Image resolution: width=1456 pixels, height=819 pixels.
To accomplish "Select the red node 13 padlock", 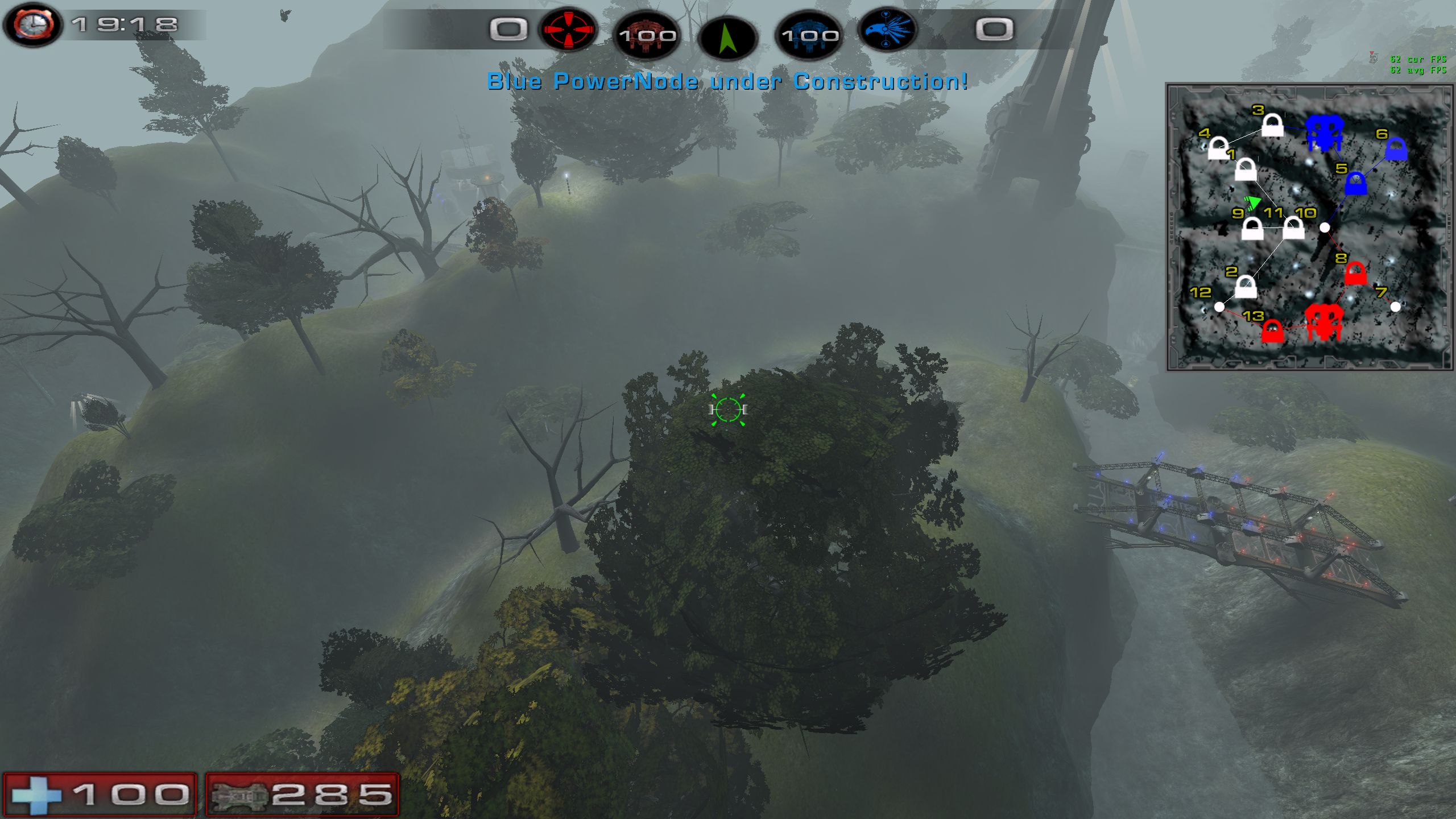I will coord(1272,331).
